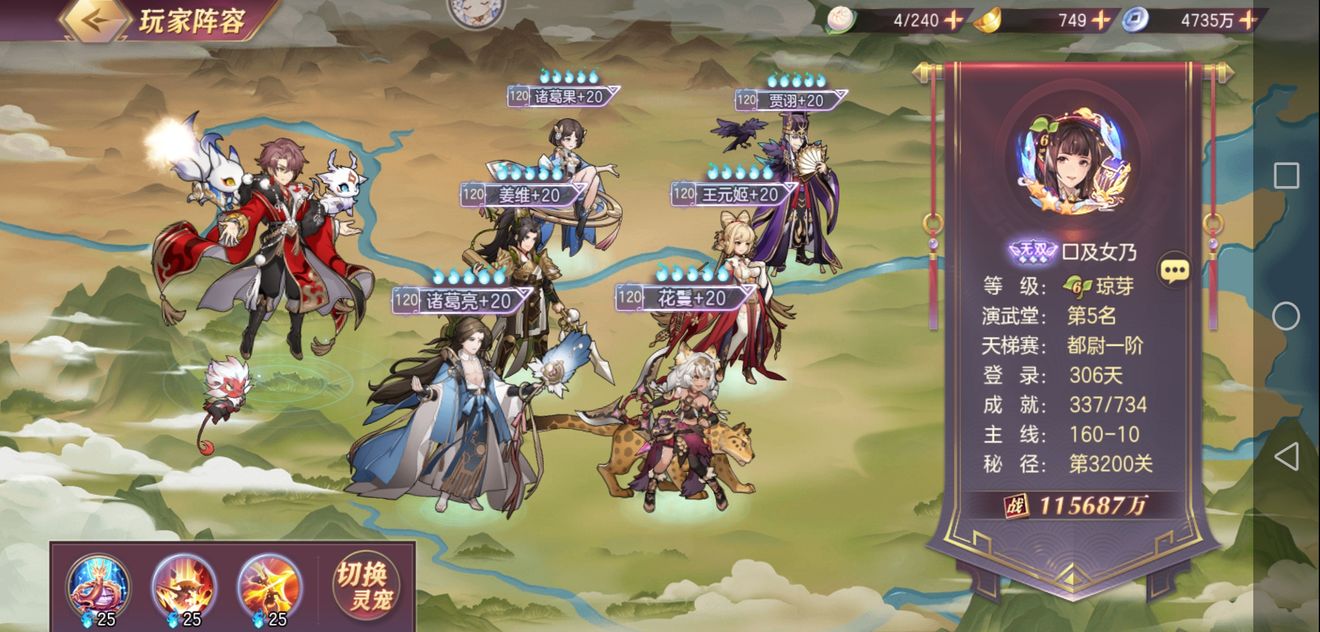Tap the Android home circle button
The image size is (1320, 632).
click(x=1286, y=316)
